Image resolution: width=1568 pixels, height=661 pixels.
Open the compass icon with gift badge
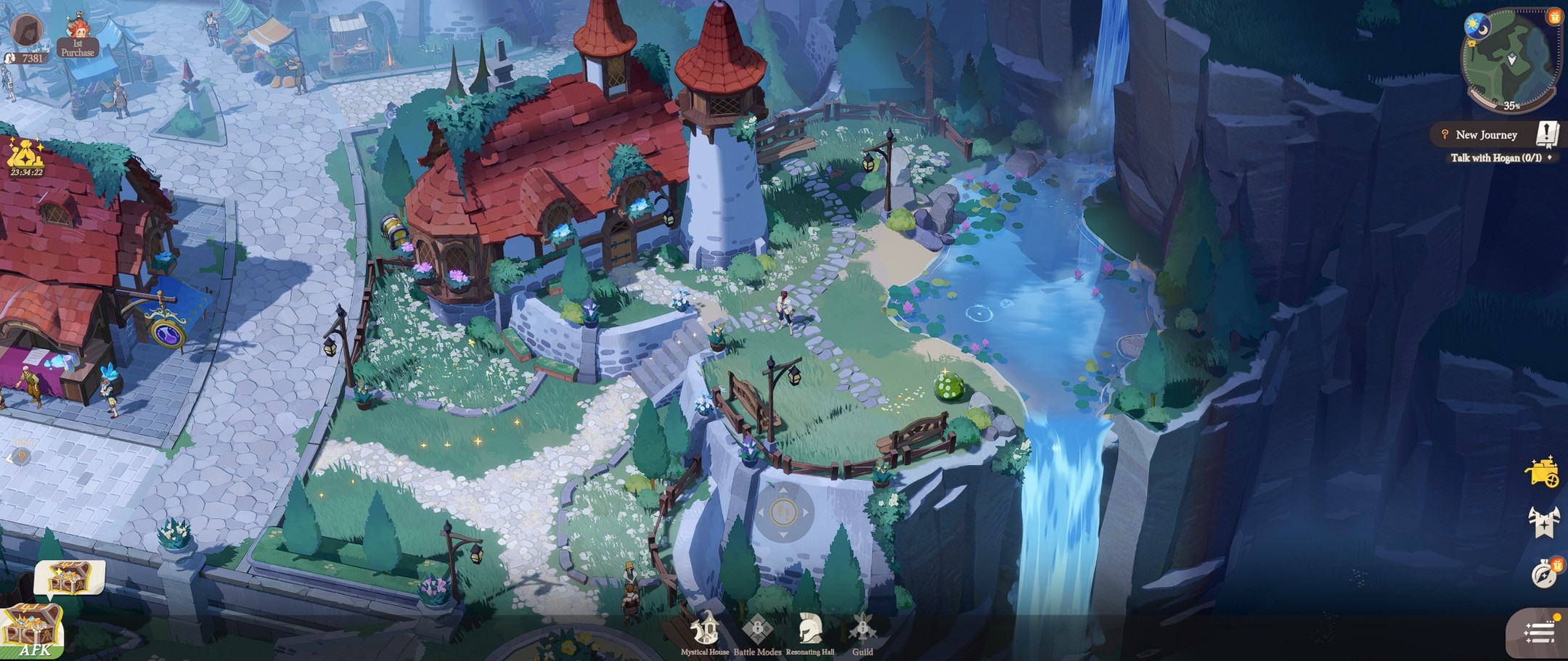(1544, 573)
